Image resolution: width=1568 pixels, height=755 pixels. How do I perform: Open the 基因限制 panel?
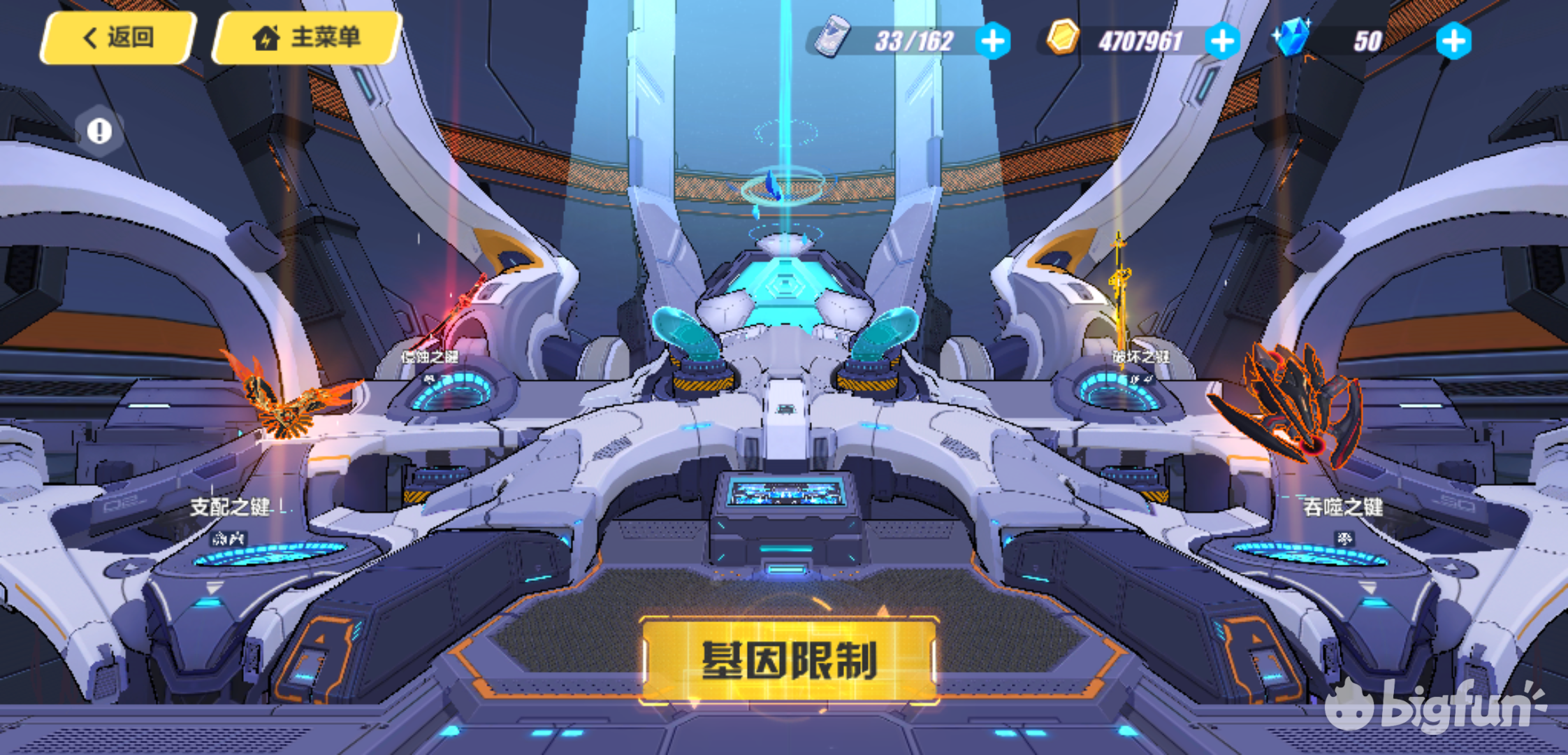point(790,660)
